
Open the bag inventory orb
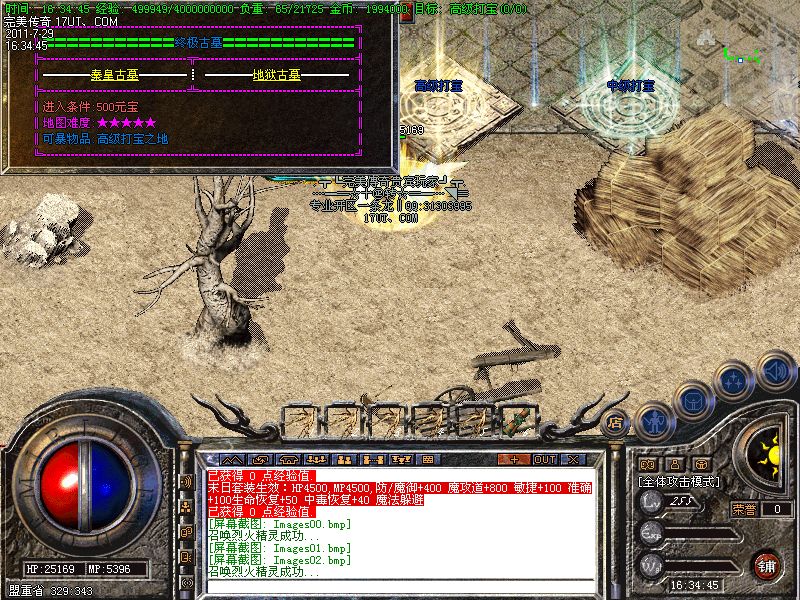pyautogui.click(x=692, y=398)
